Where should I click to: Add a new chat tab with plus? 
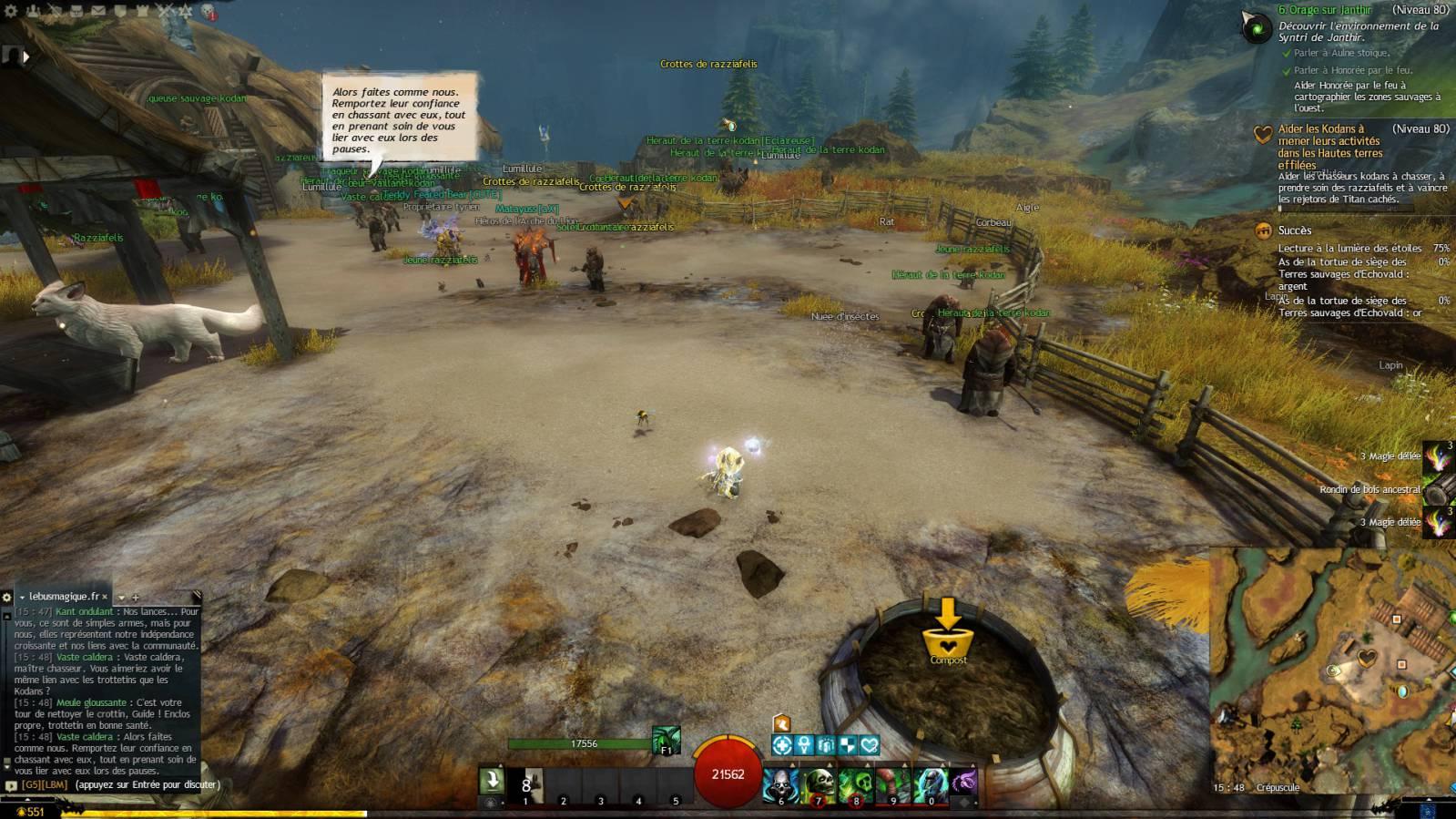tap(136, 598)
